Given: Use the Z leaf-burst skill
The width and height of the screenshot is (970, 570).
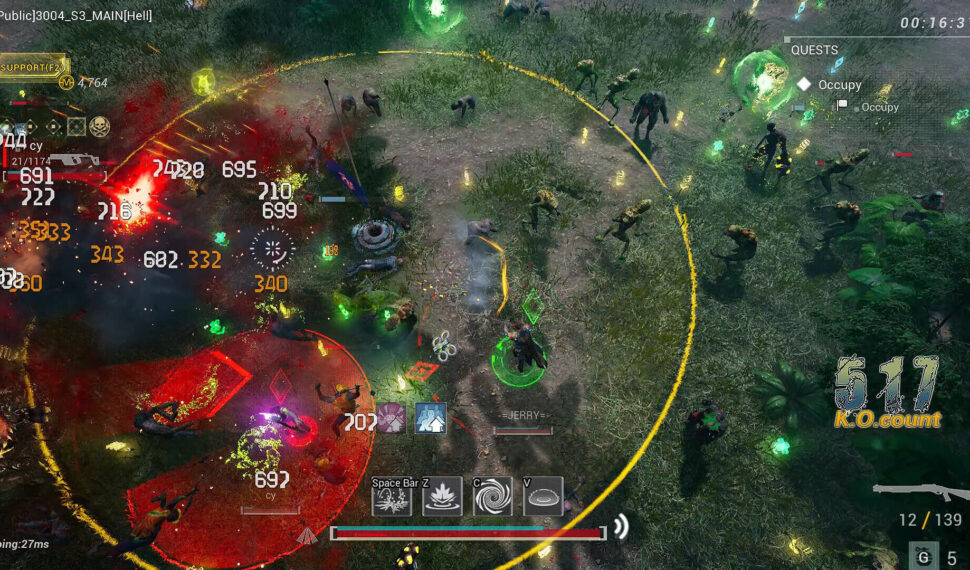Looking at the screenshot, I should tap(442, 496).
